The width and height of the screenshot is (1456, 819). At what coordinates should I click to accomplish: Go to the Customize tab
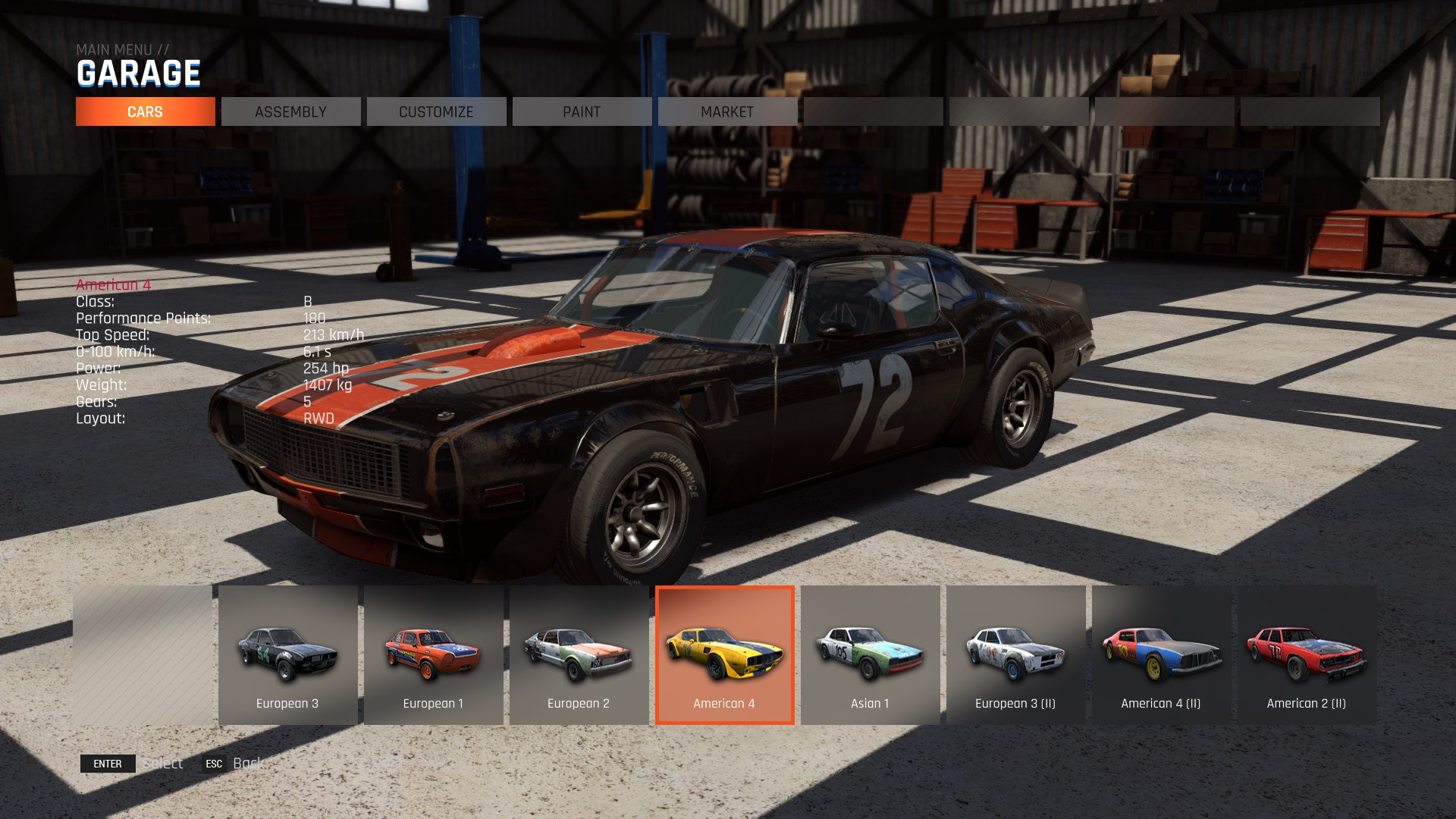tap(436, 111)
